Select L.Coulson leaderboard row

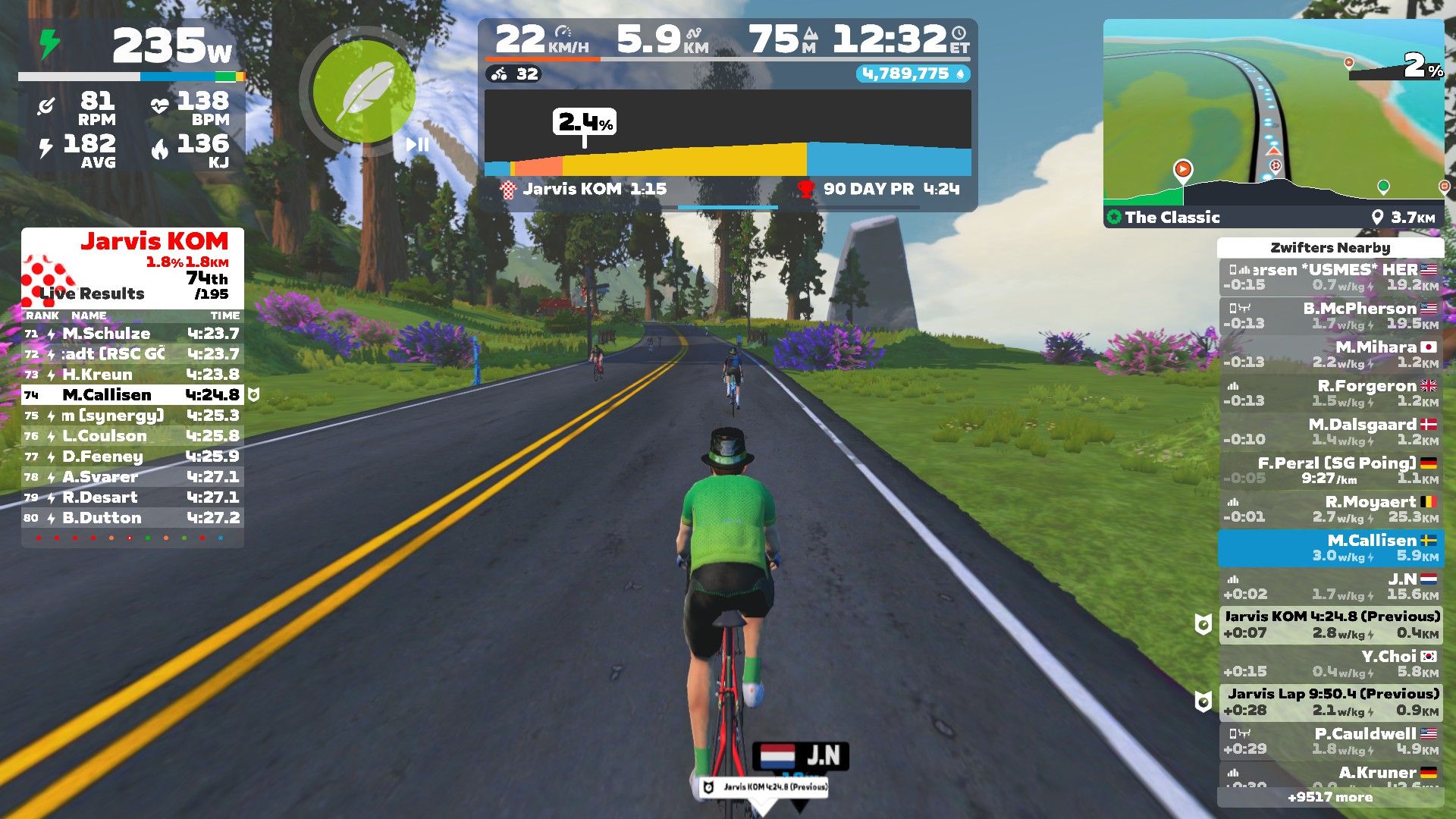(x=133, y=436)
